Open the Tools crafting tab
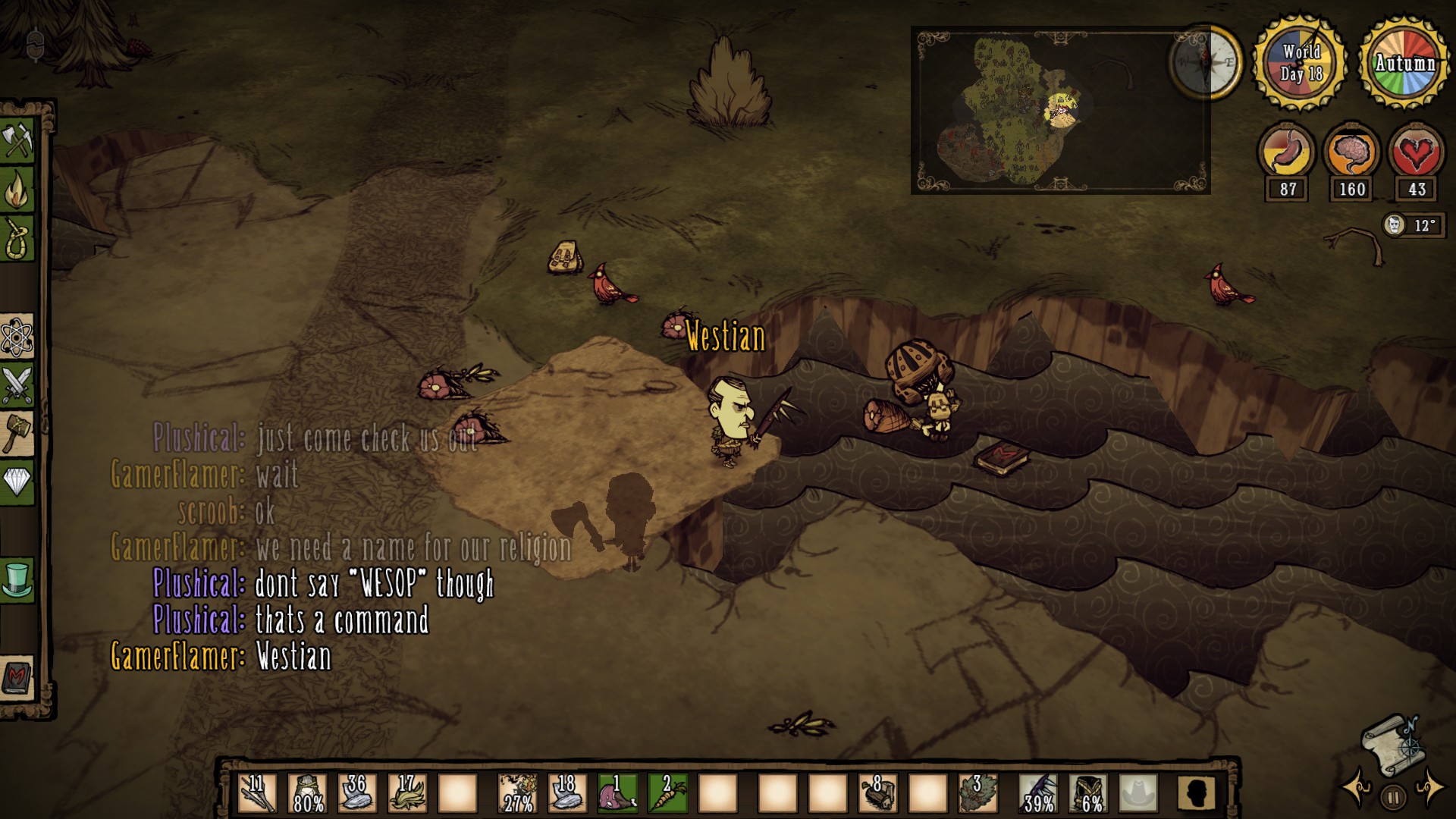Screen dimensions: 1456x819 click(18, 140)
